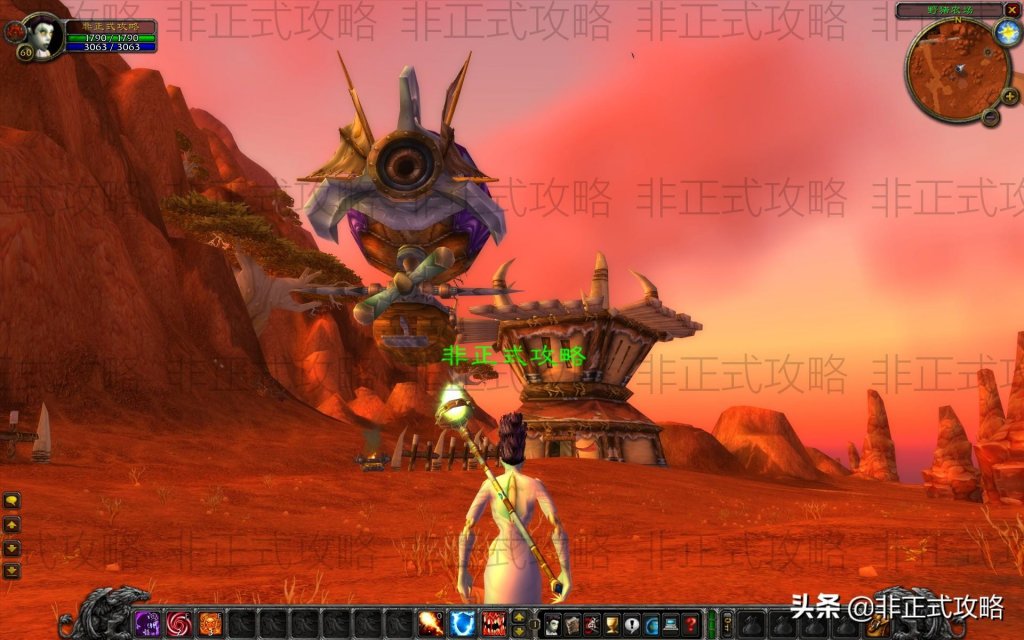Use the red fanged-mouth ability
This screenshot has width=1024, height=640.
[493, 623]
